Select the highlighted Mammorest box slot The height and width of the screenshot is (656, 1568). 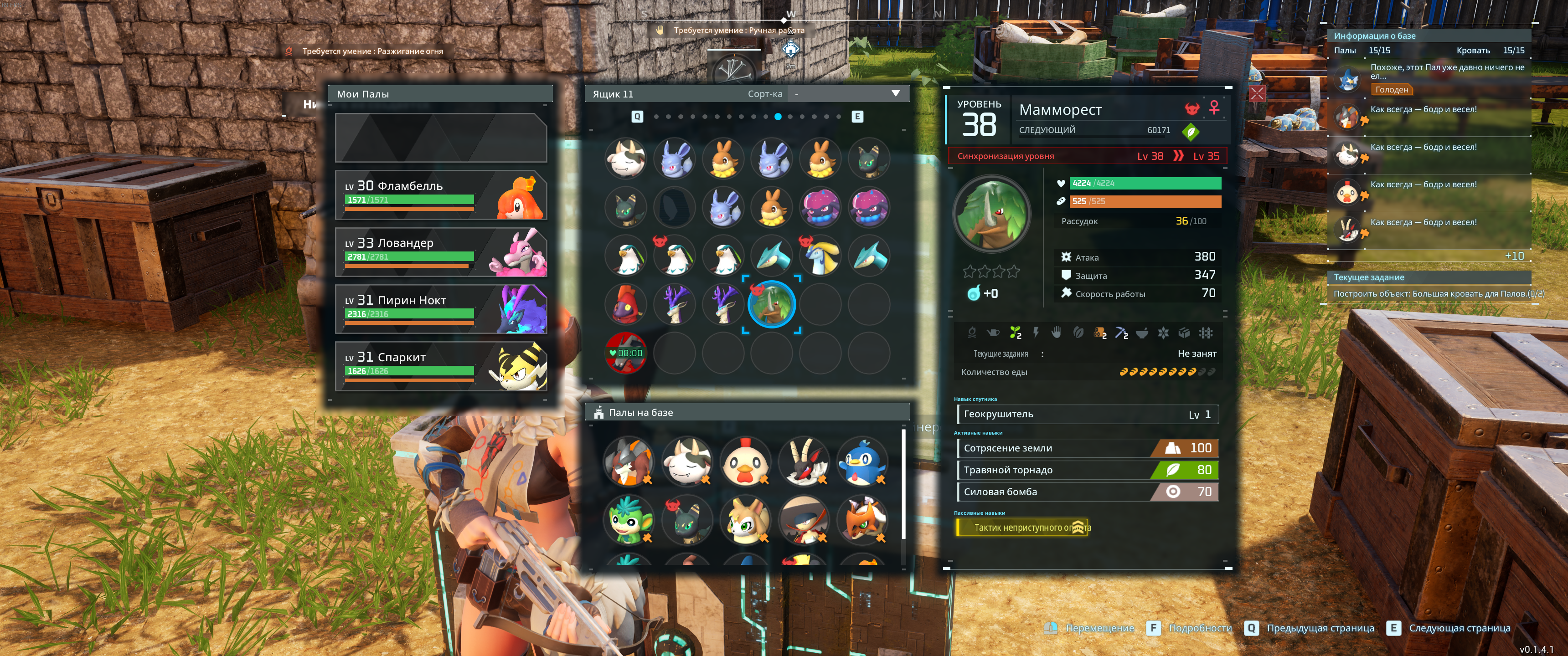(x=771, y=304)
